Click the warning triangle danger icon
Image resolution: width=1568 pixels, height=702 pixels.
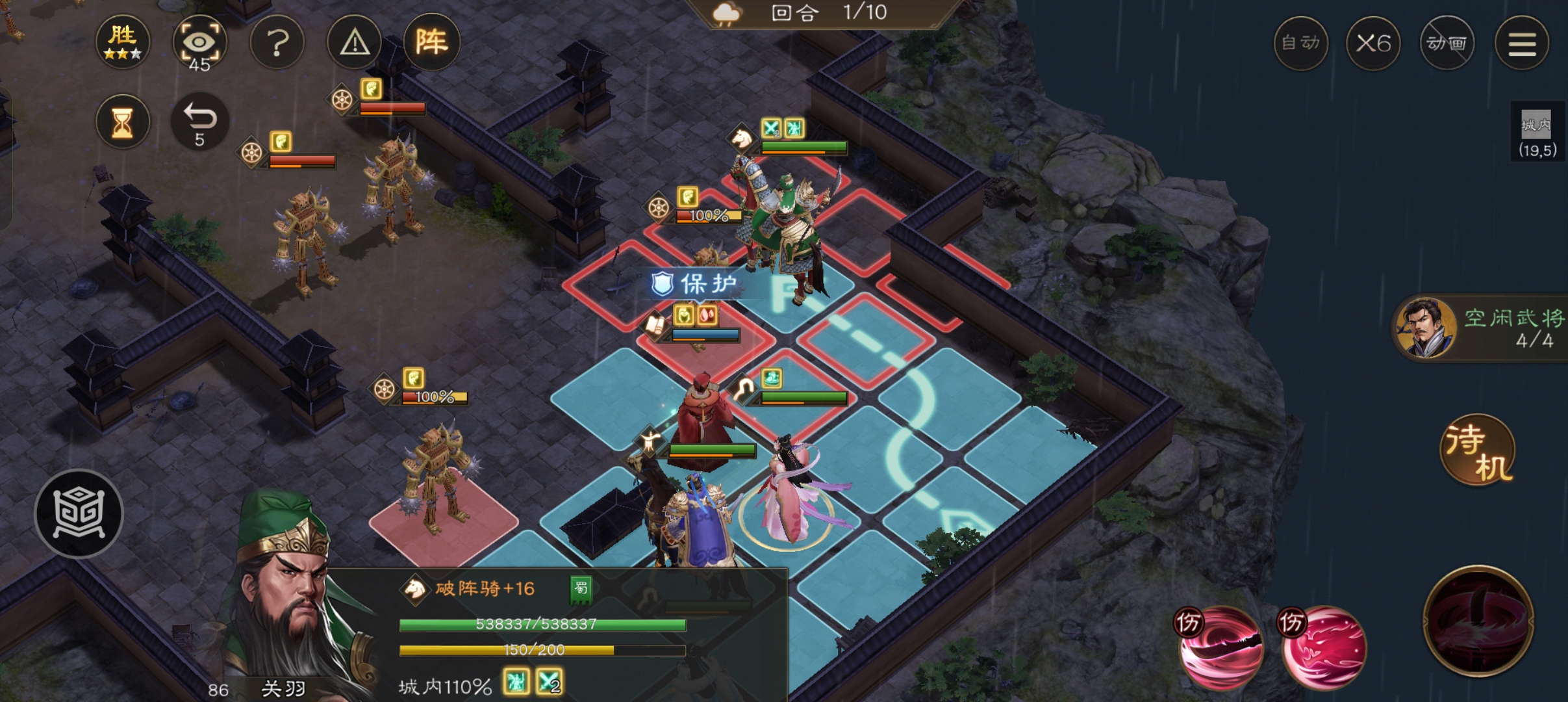(x=354, y=41)
